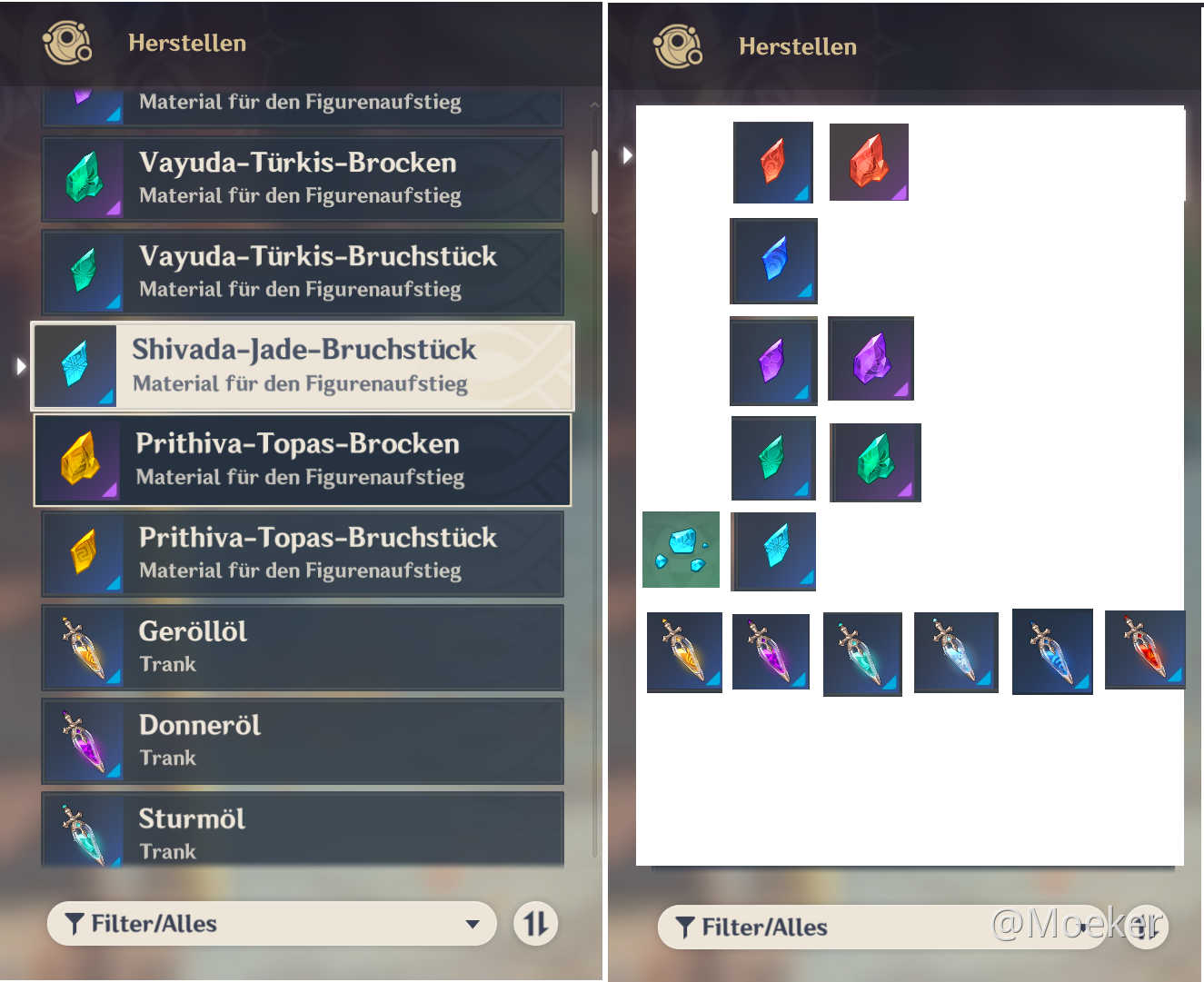Select the yellow Geröllöl potion icon in the grid

684,652
